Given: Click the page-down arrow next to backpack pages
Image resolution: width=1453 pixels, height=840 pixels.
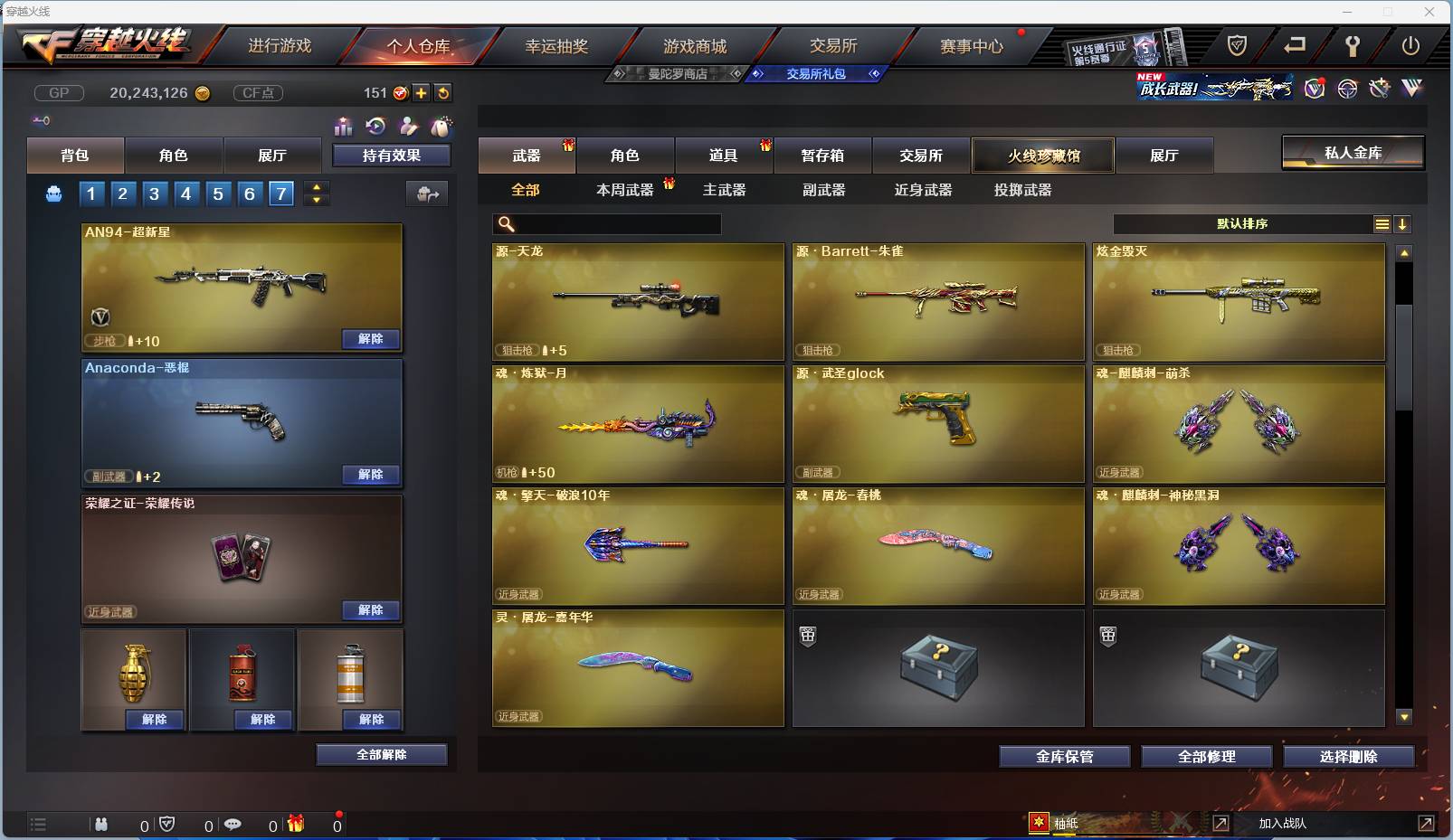Looking at the screenshot, I should 317,200.
